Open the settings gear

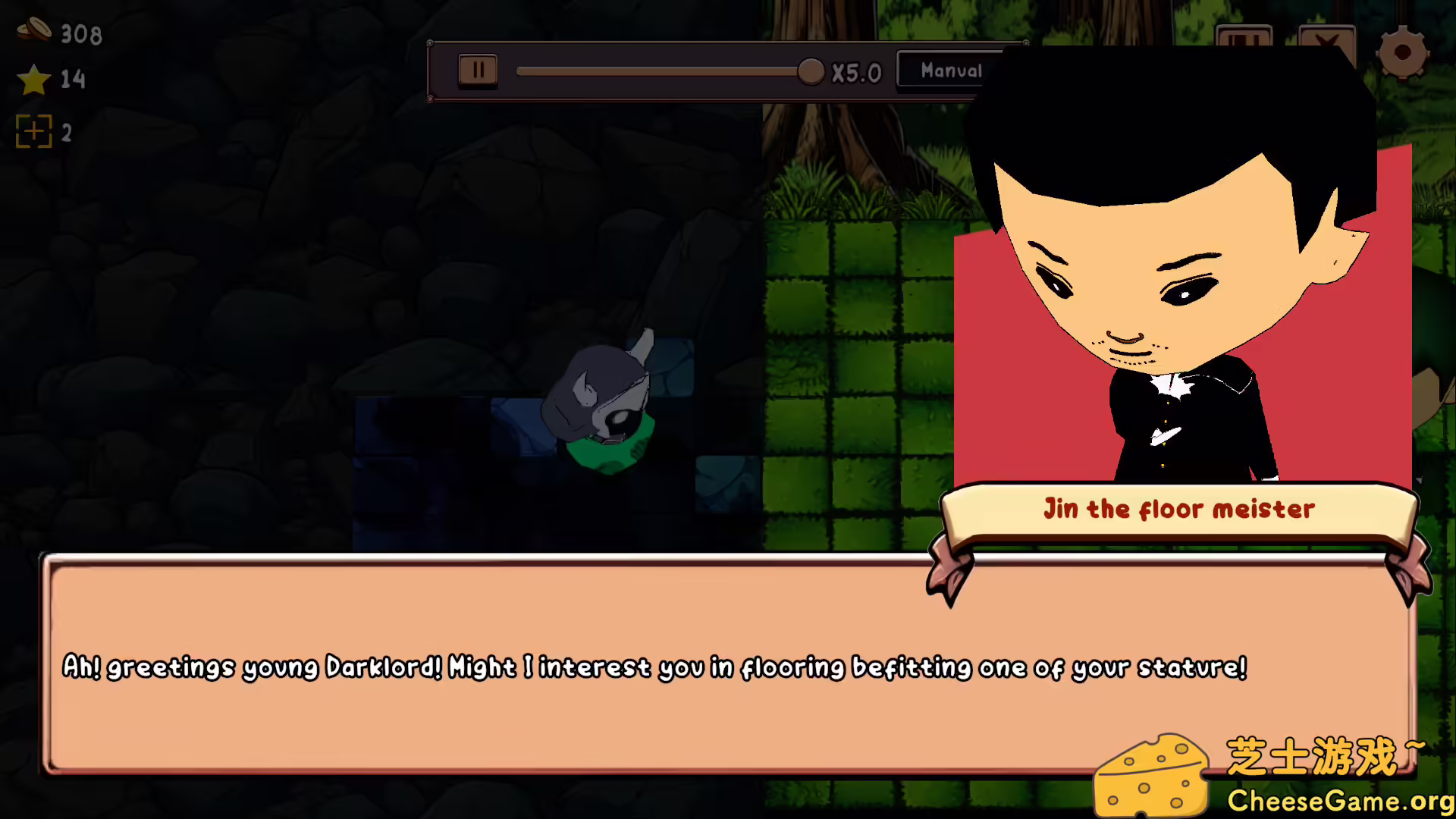[x=1404, y=53]
